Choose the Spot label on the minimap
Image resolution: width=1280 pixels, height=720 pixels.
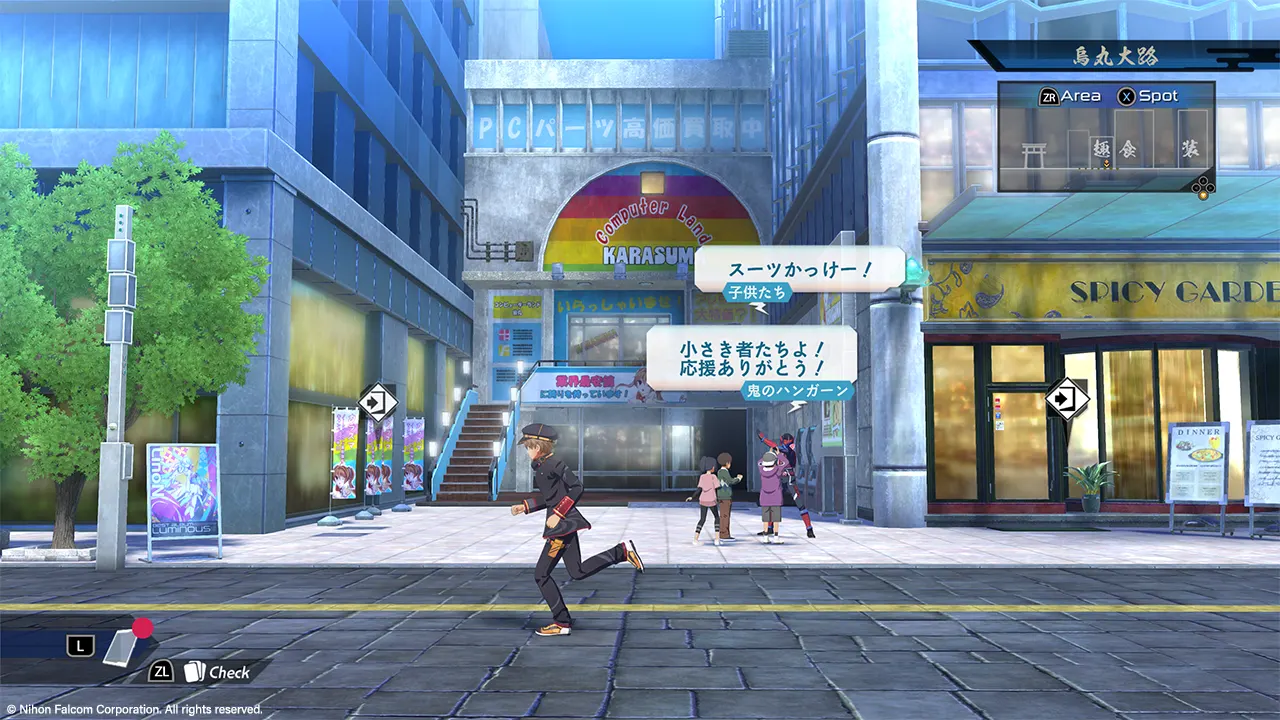click(1158, 97)
